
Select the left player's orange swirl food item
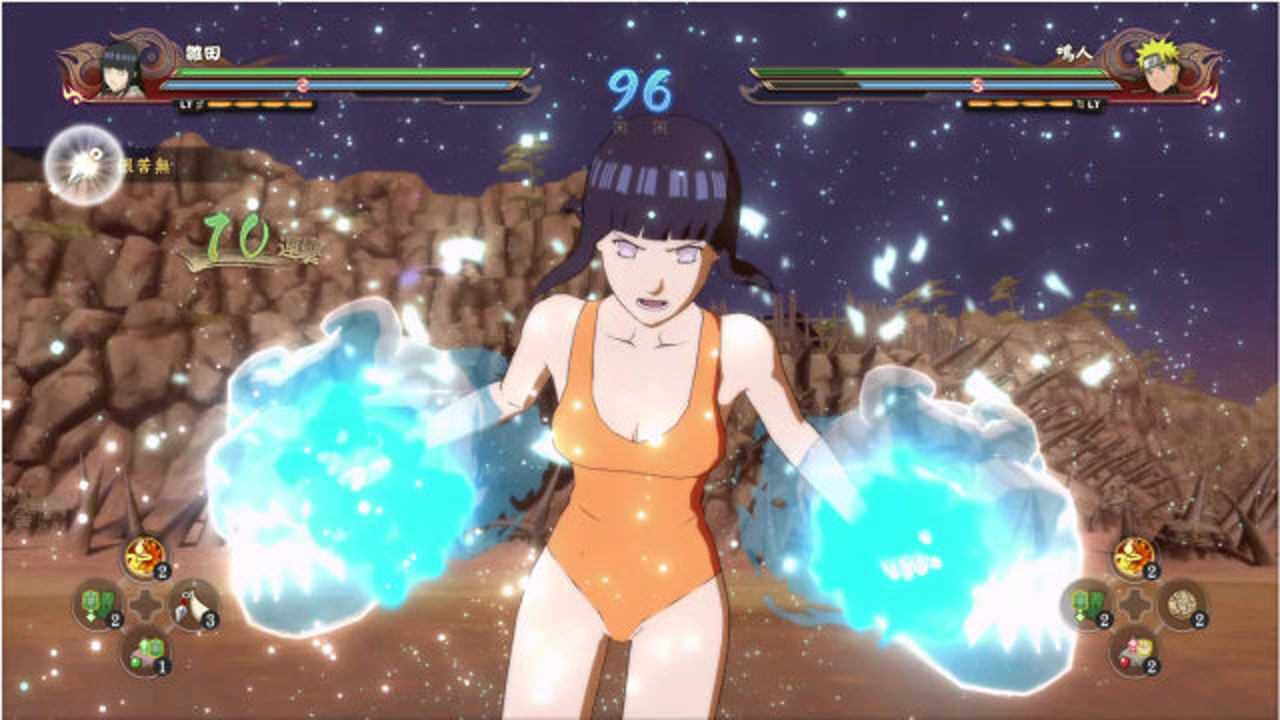145,556
